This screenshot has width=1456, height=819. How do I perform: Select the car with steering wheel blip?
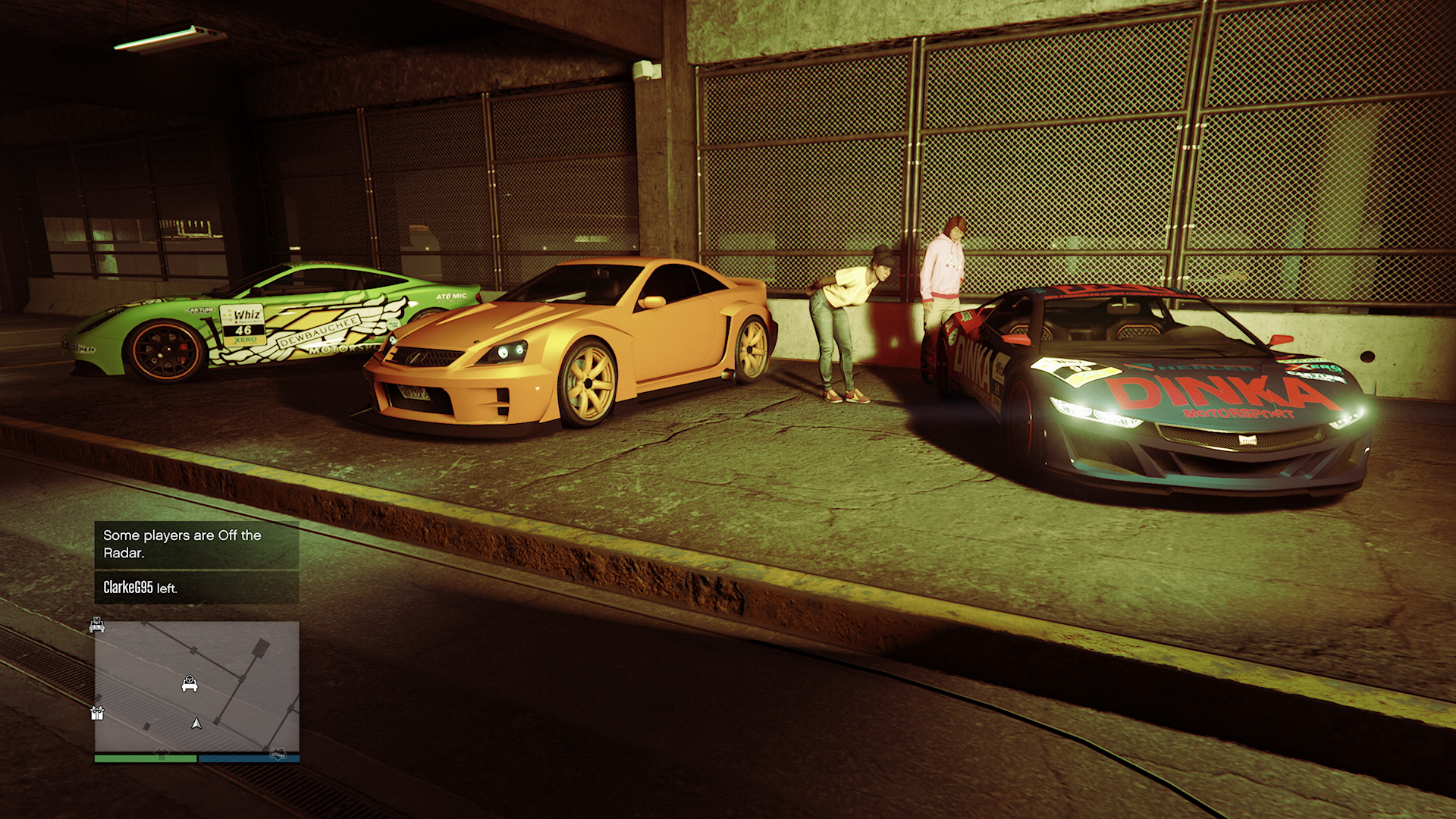coord(190,684)
